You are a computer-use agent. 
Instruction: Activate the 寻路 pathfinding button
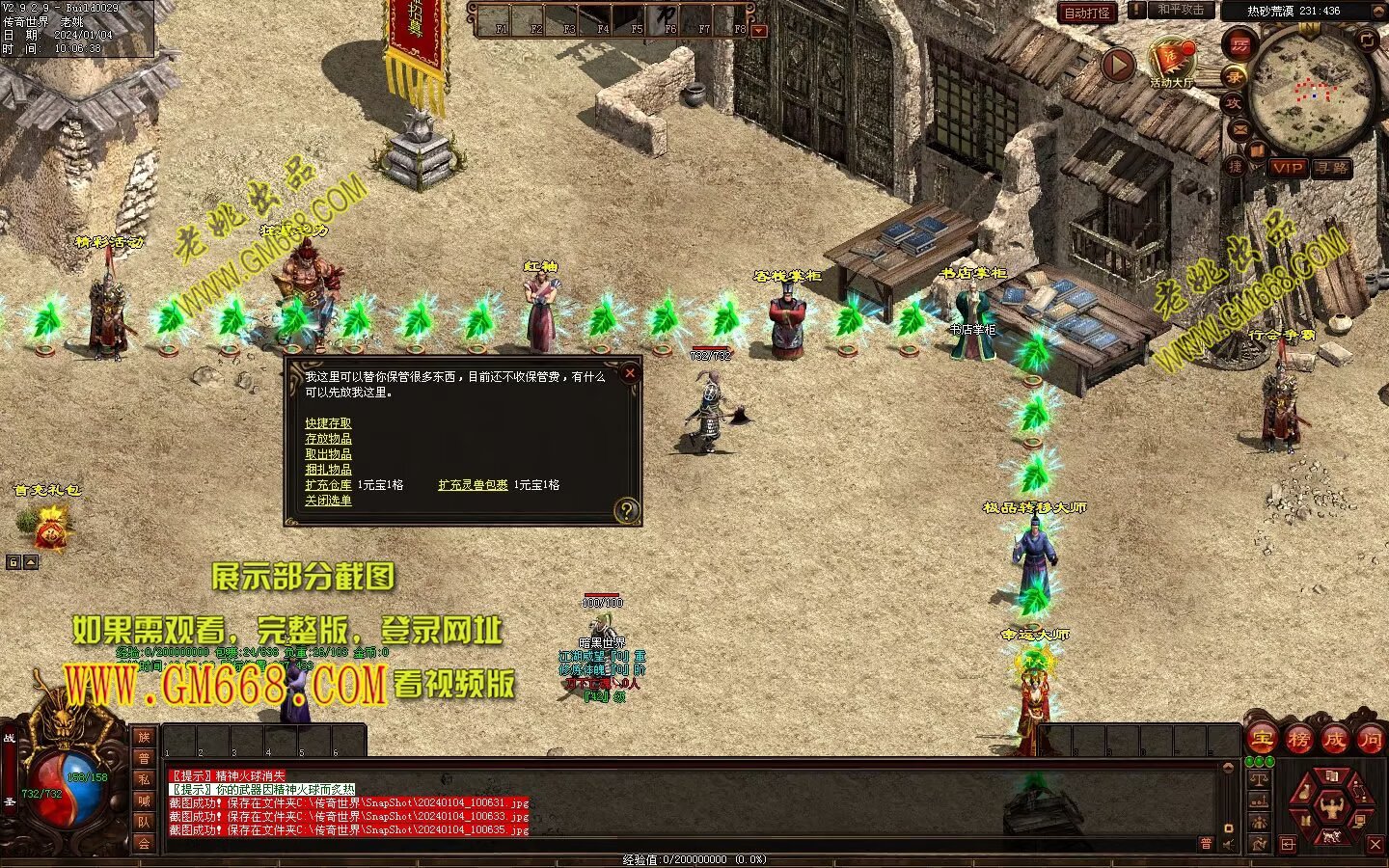(x=1331, y=168)
